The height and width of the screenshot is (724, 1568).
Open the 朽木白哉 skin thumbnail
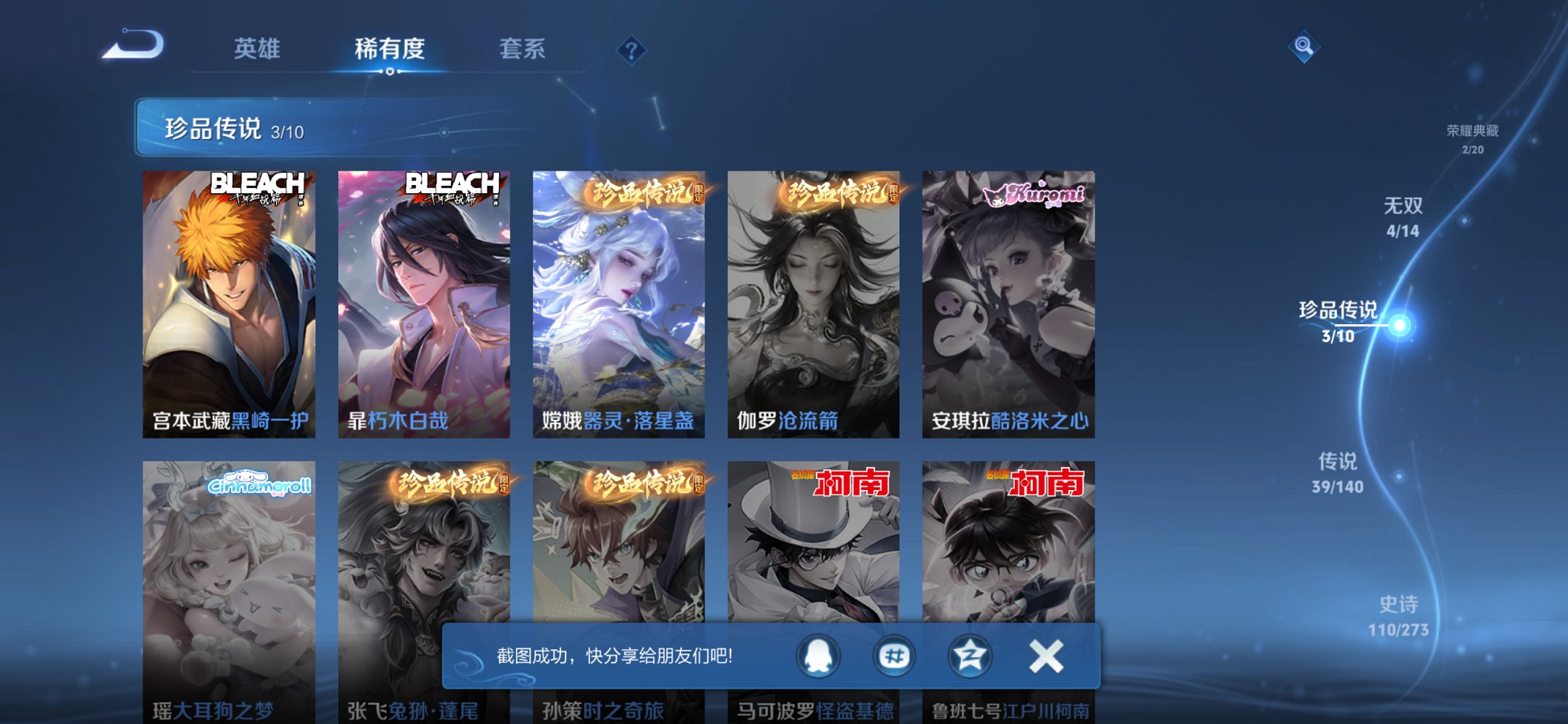[x=421, y=299]
